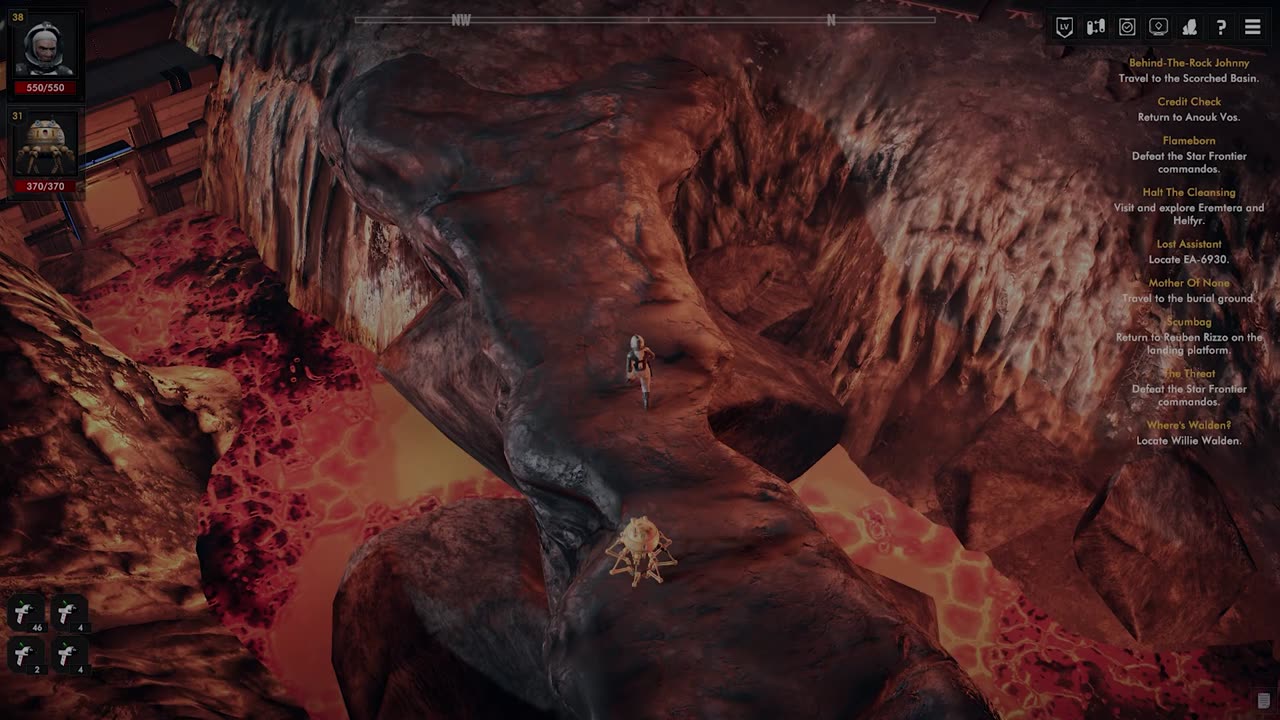Select the Behind-The-Rock Johnny quest
This screenshot has height=720, width=1280.
tap(1189, 63)
